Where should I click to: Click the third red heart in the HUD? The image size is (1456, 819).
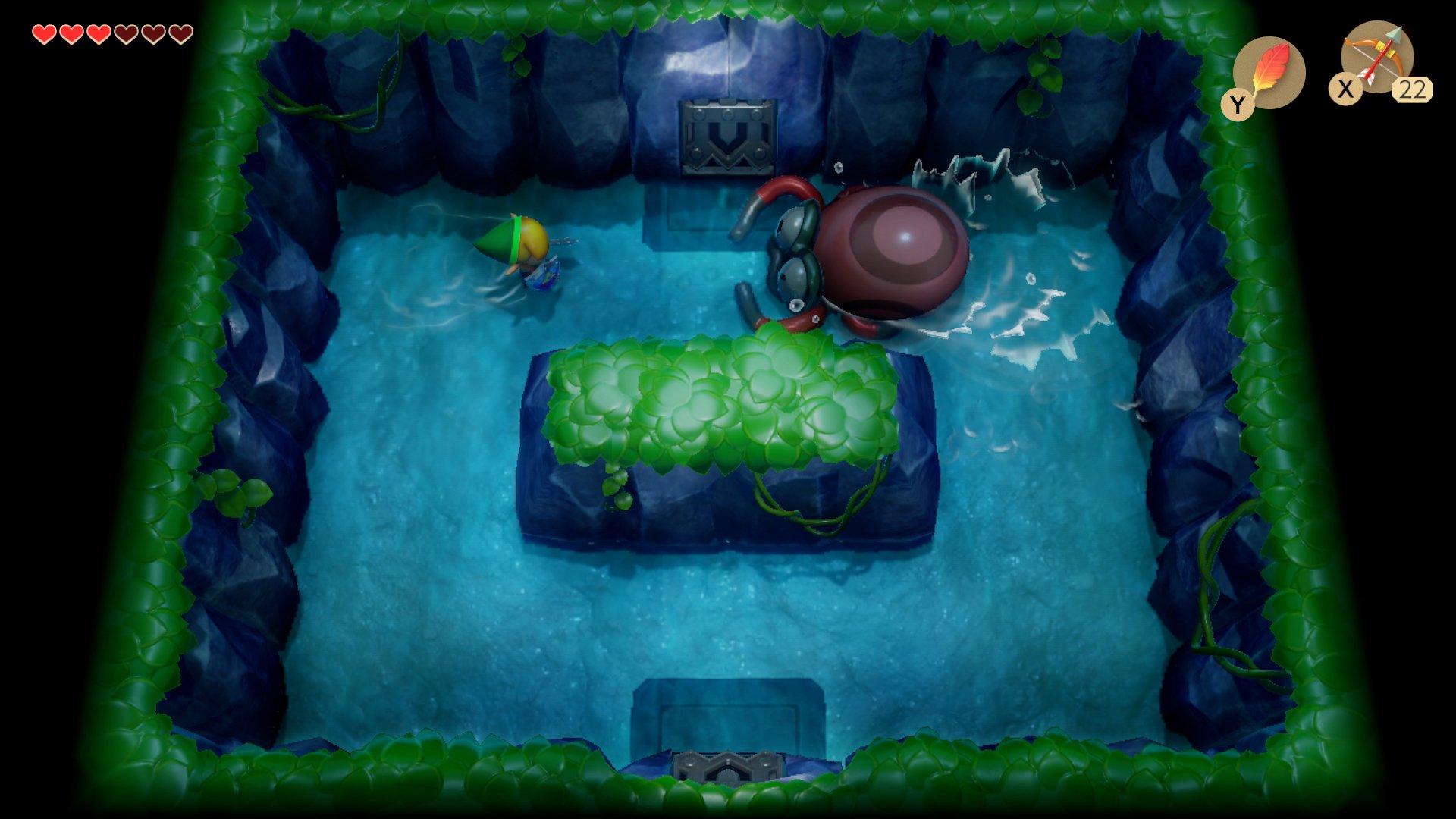coord(100,34)
